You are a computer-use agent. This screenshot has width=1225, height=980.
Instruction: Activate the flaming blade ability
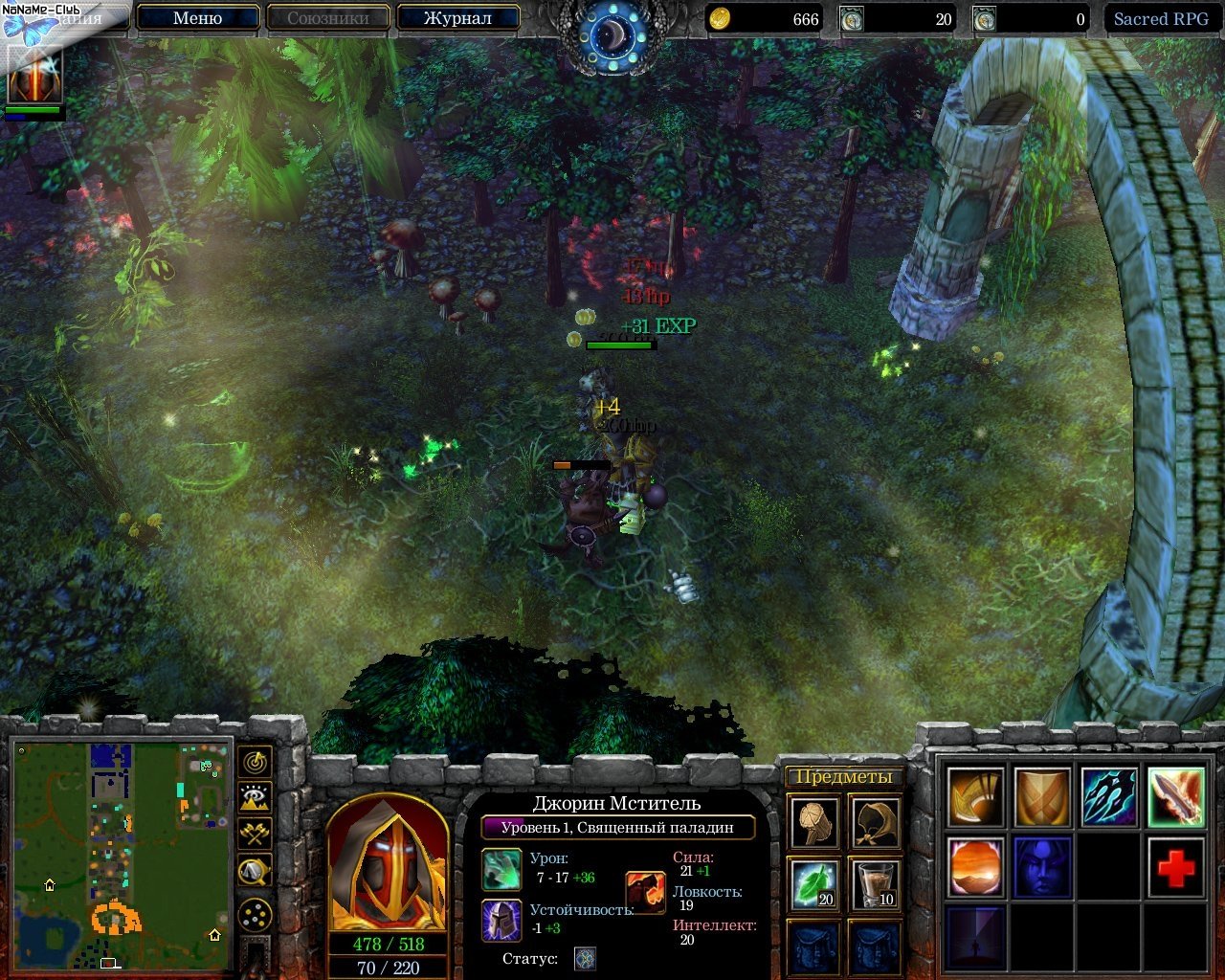click(x=1175, y=796)
